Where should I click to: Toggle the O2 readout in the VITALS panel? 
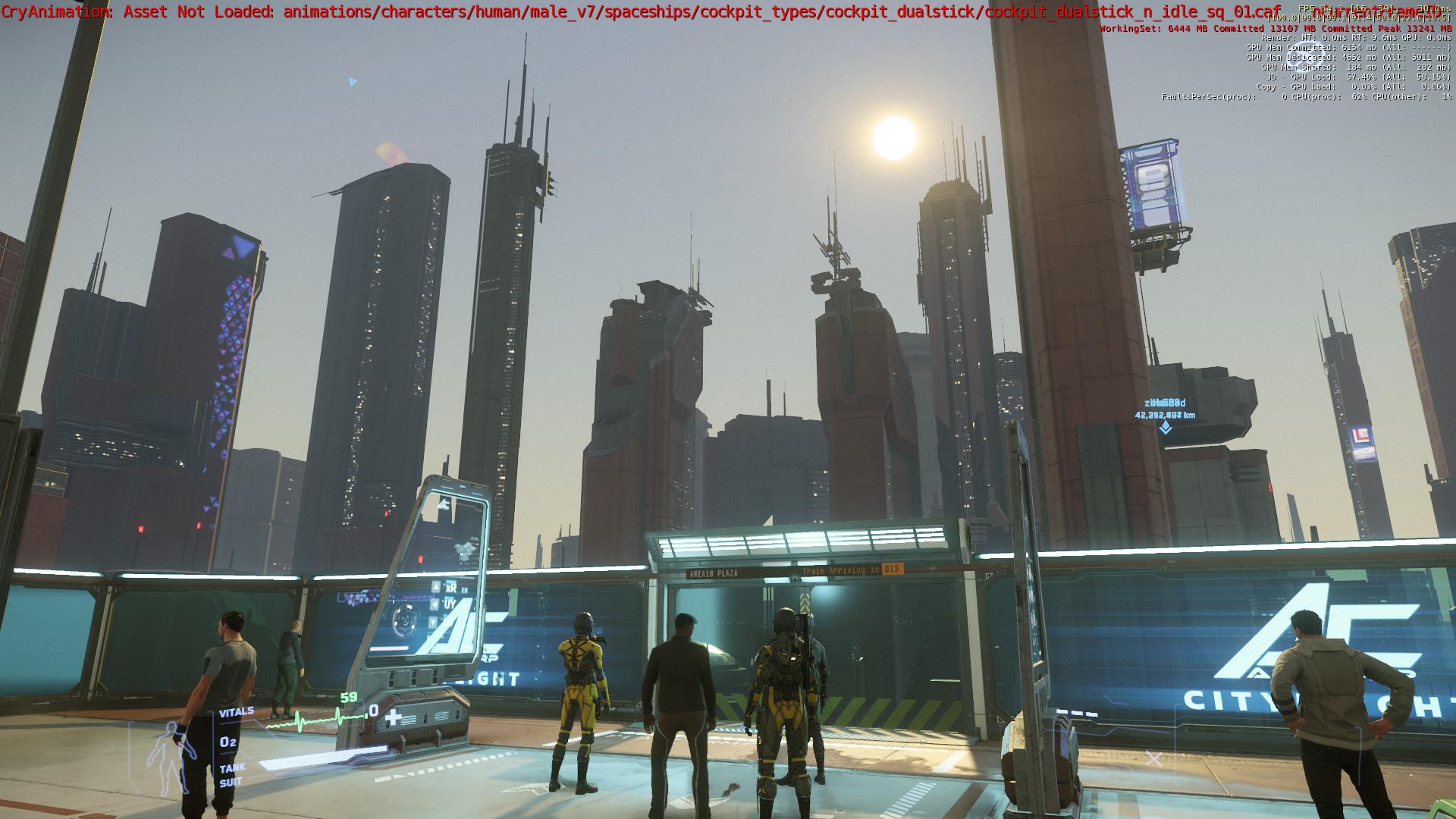(227, 742)
